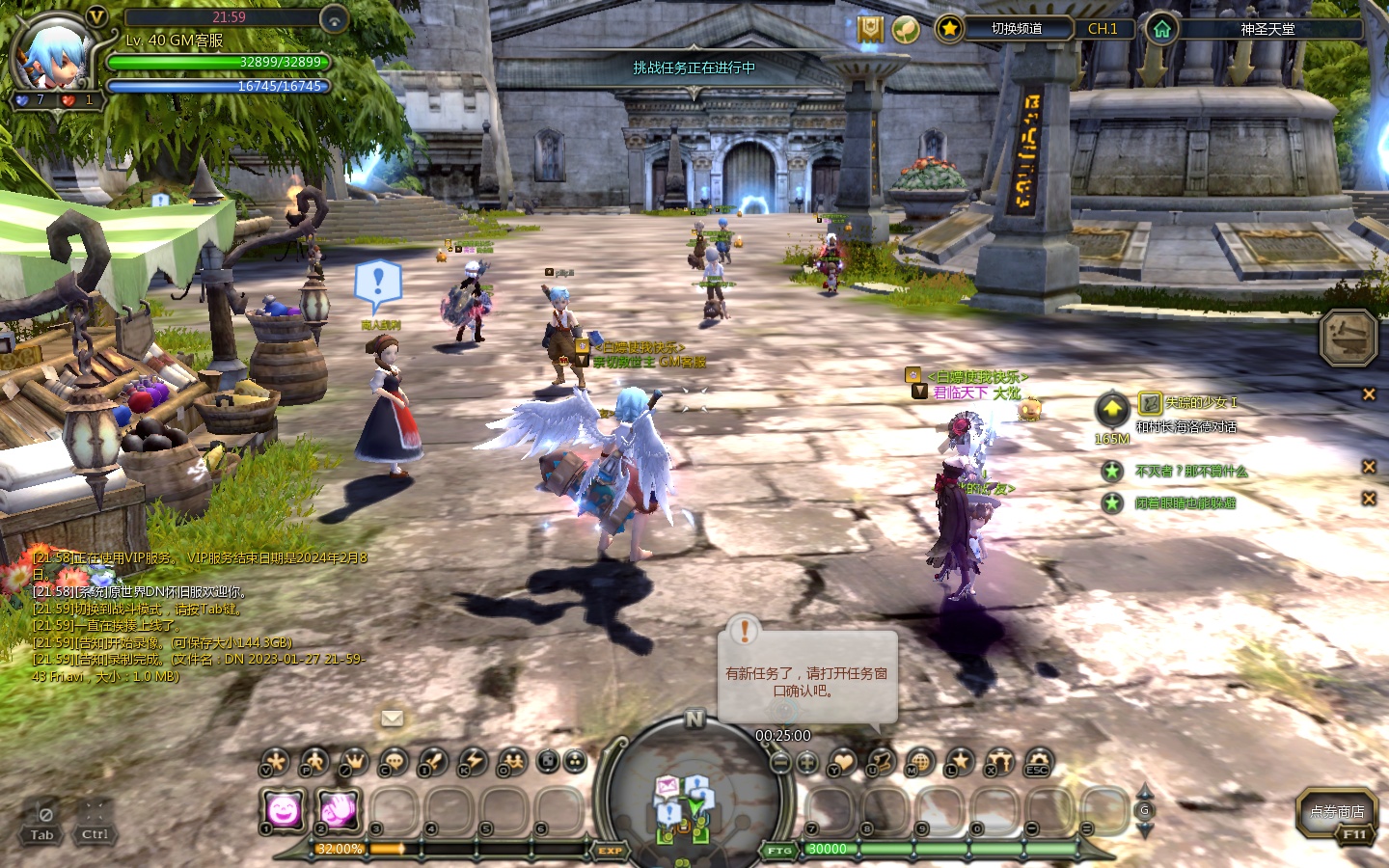Viewport: 1389px width, 868px height.
Task: Click the green sprout leaf icon
Action: coord(905,30)
